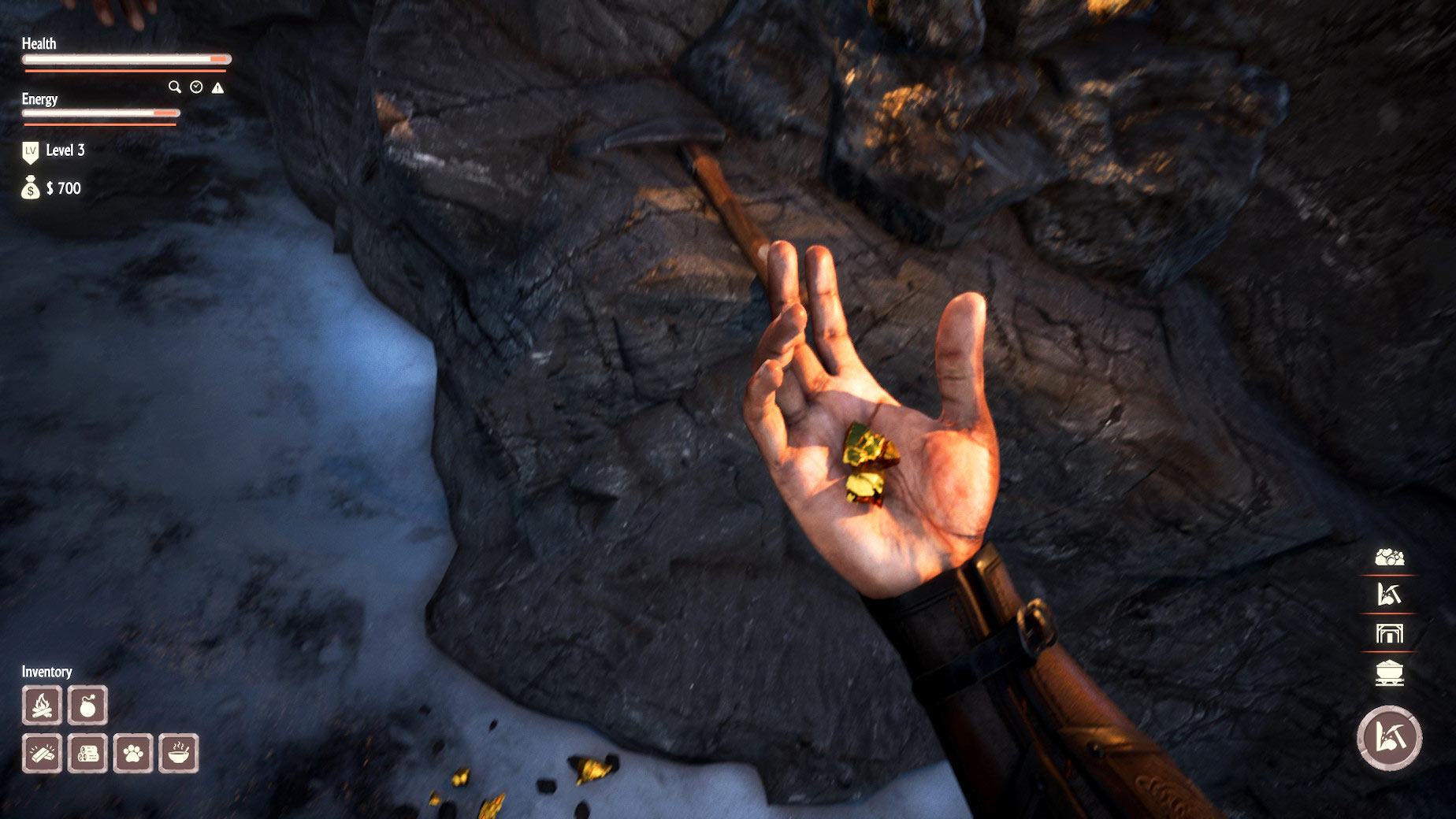Open the wood logs inventory slot
Image resolution: width=1456 pixels, height=819 pixels.
point(87,754)
